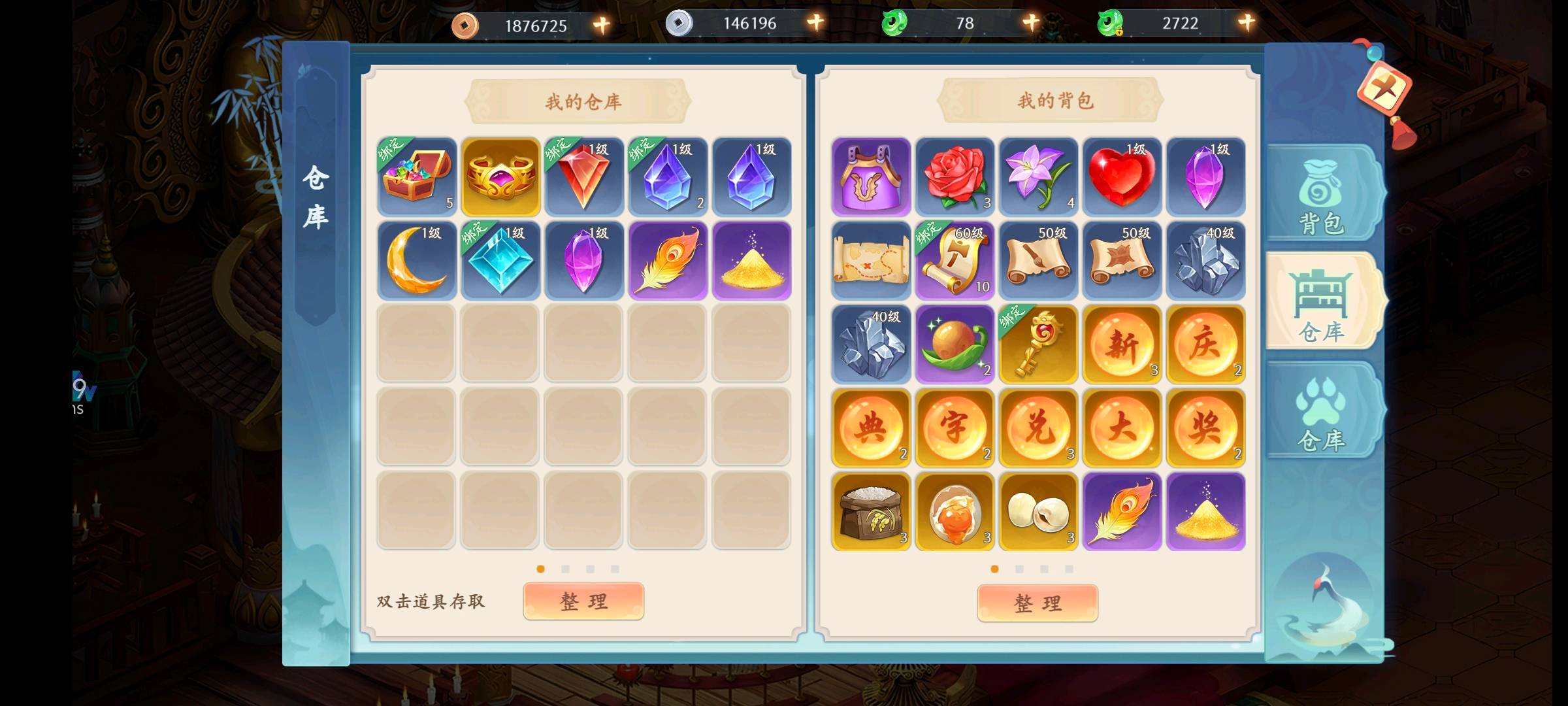The height and width of the screenshot is (706, 1568).
Task: Pick the 新 character orb
Action: pos(1121,344)
